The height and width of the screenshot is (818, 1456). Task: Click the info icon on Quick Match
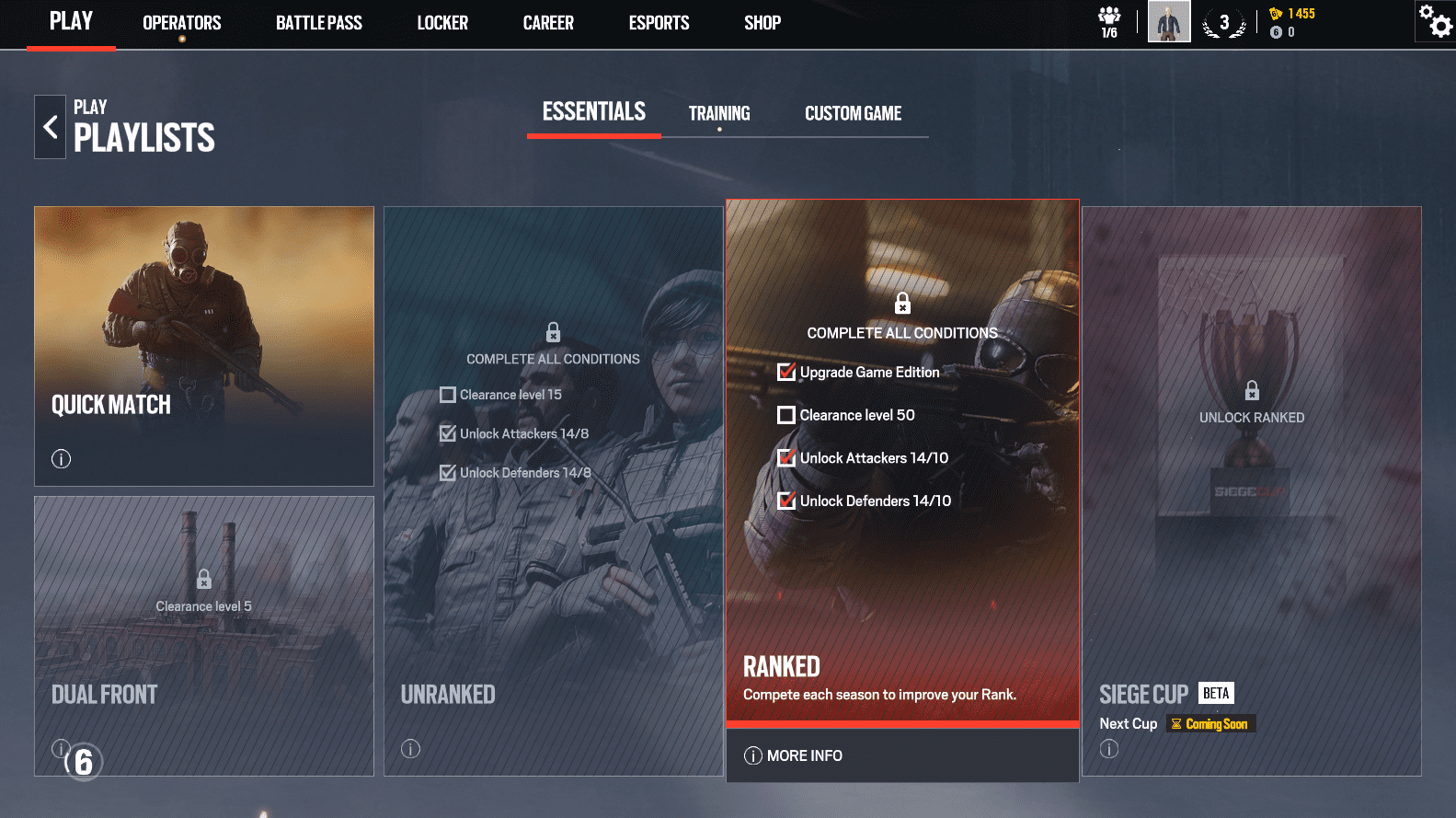pos(61,458)
